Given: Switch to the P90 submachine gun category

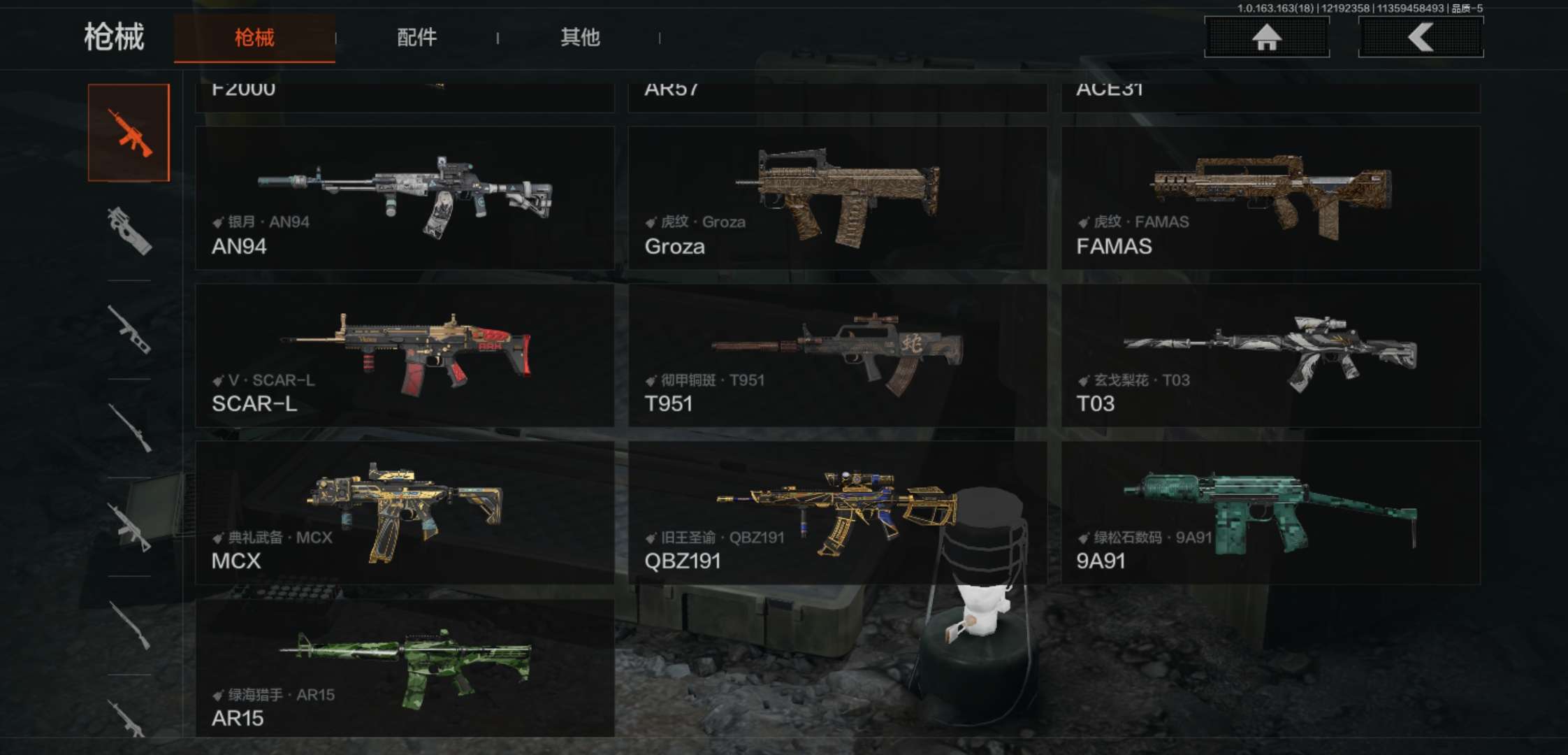Looking at the screenshot, I should (129, 231).
